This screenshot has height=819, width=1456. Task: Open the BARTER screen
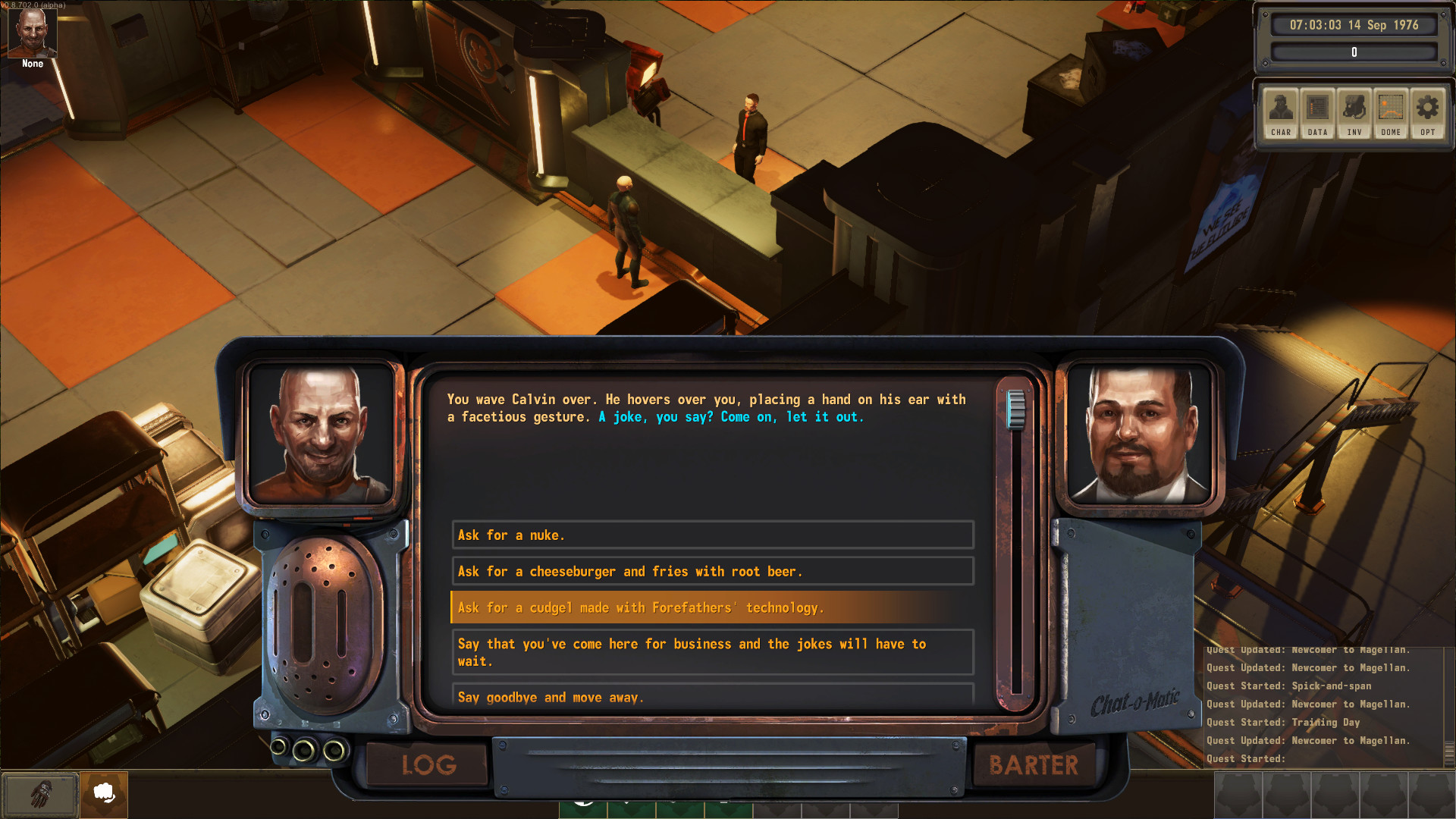[1033, 764]
